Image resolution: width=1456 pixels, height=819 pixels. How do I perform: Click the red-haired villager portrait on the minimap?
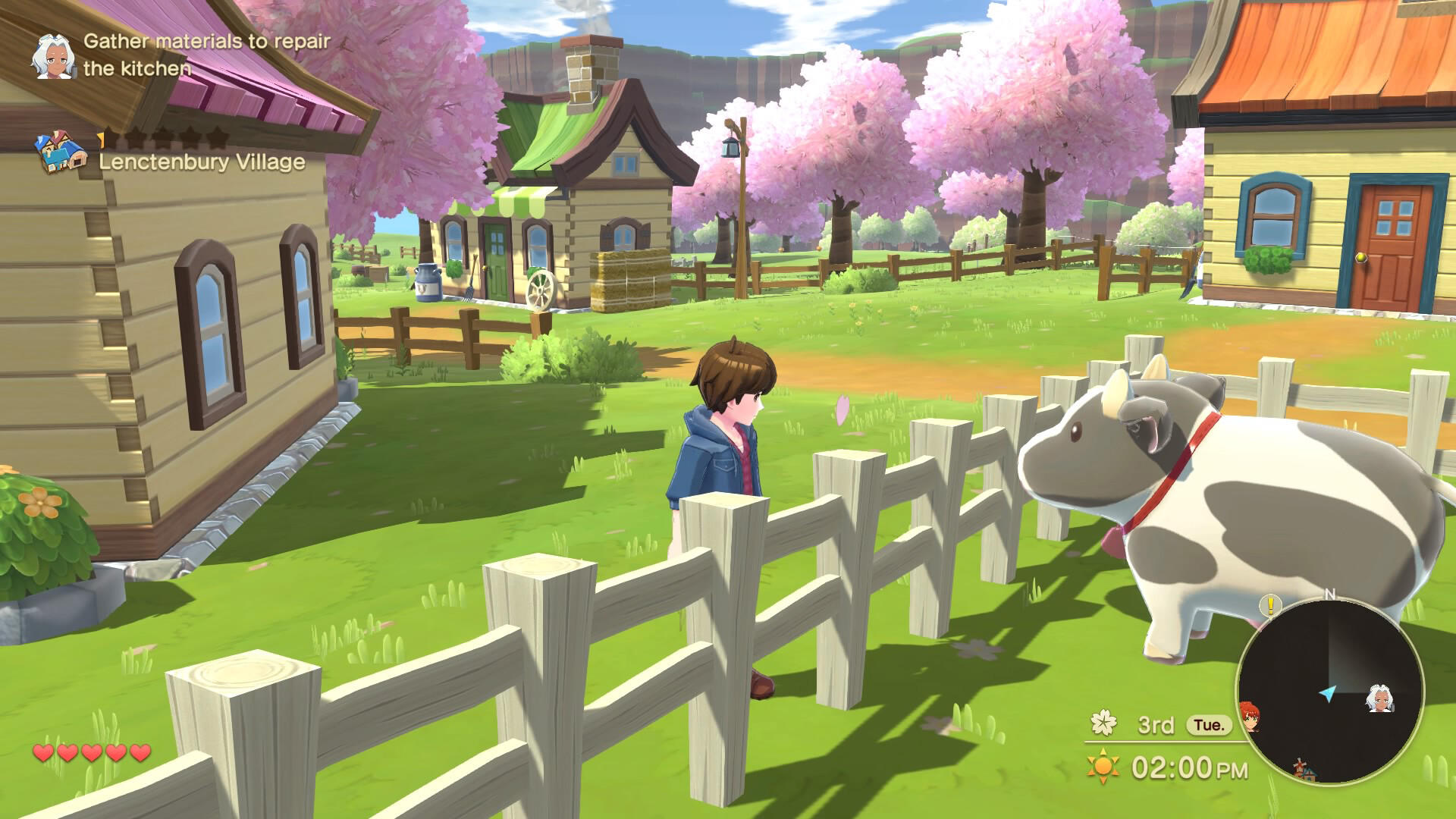pos(1250,718)
